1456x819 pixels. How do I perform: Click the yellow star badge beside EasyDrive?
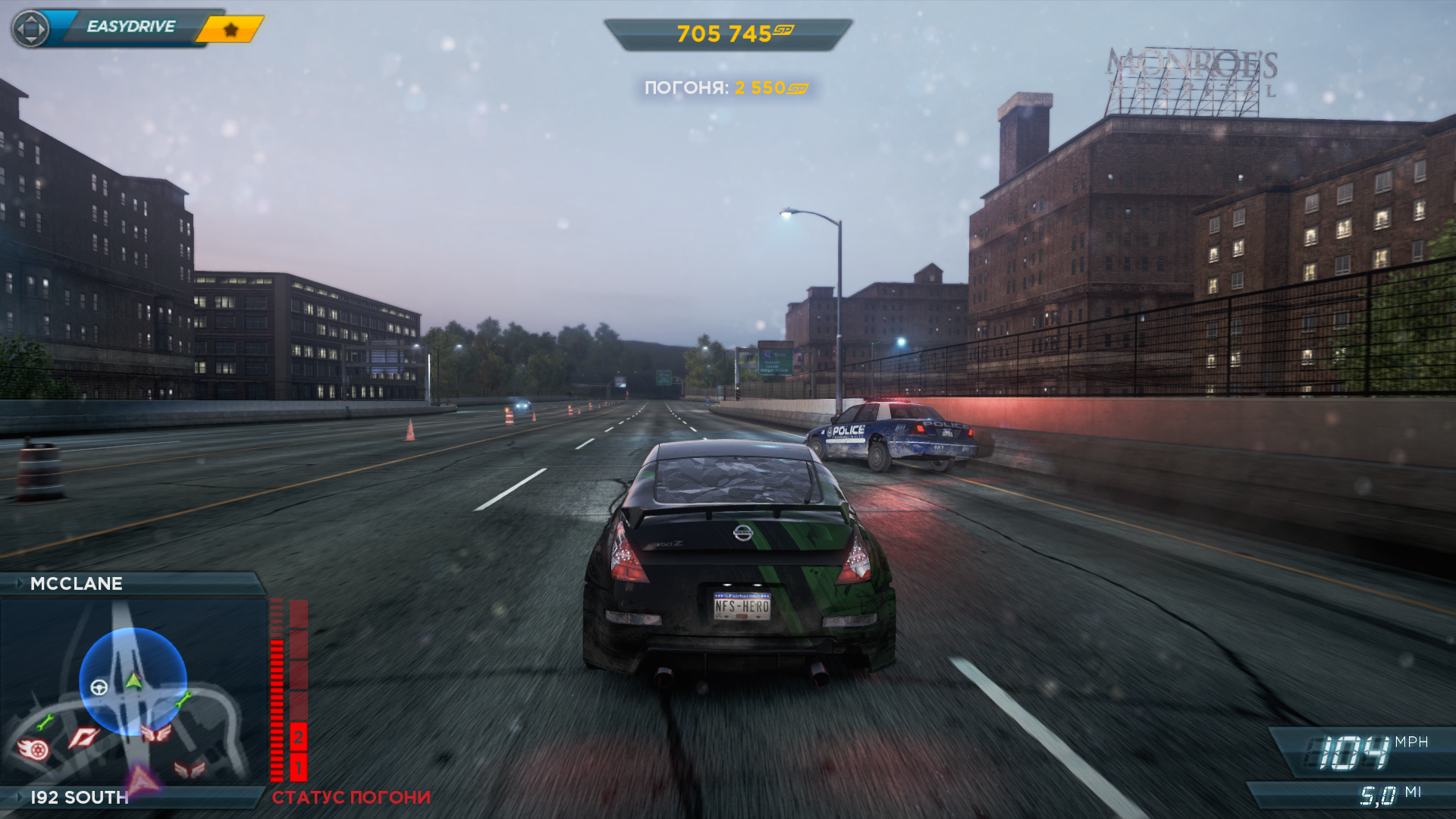click(231, 30)
